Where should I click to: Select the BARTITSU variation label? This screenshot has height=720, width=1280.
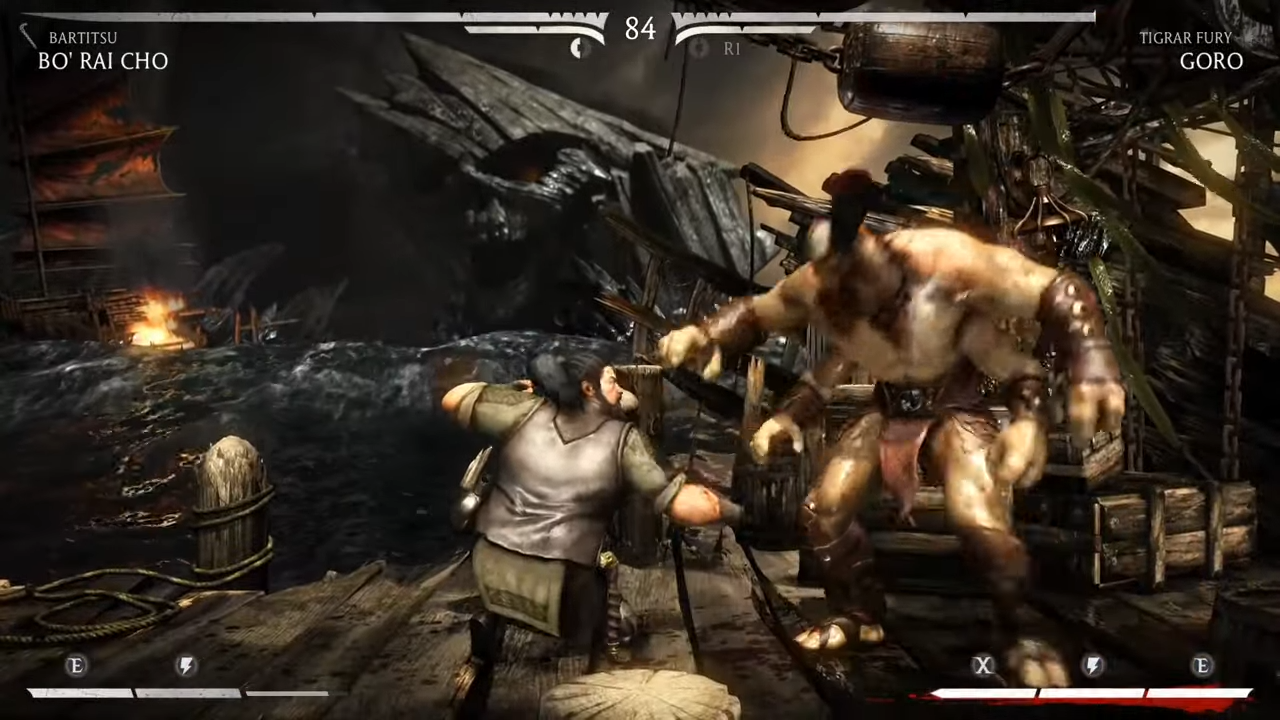click(83, 37)
